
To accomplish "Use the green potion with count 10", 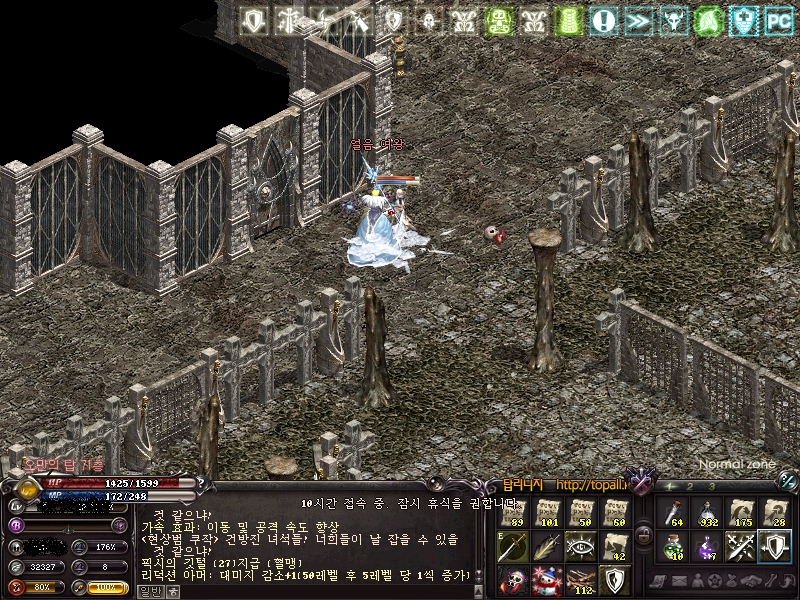I will point(673,546).
